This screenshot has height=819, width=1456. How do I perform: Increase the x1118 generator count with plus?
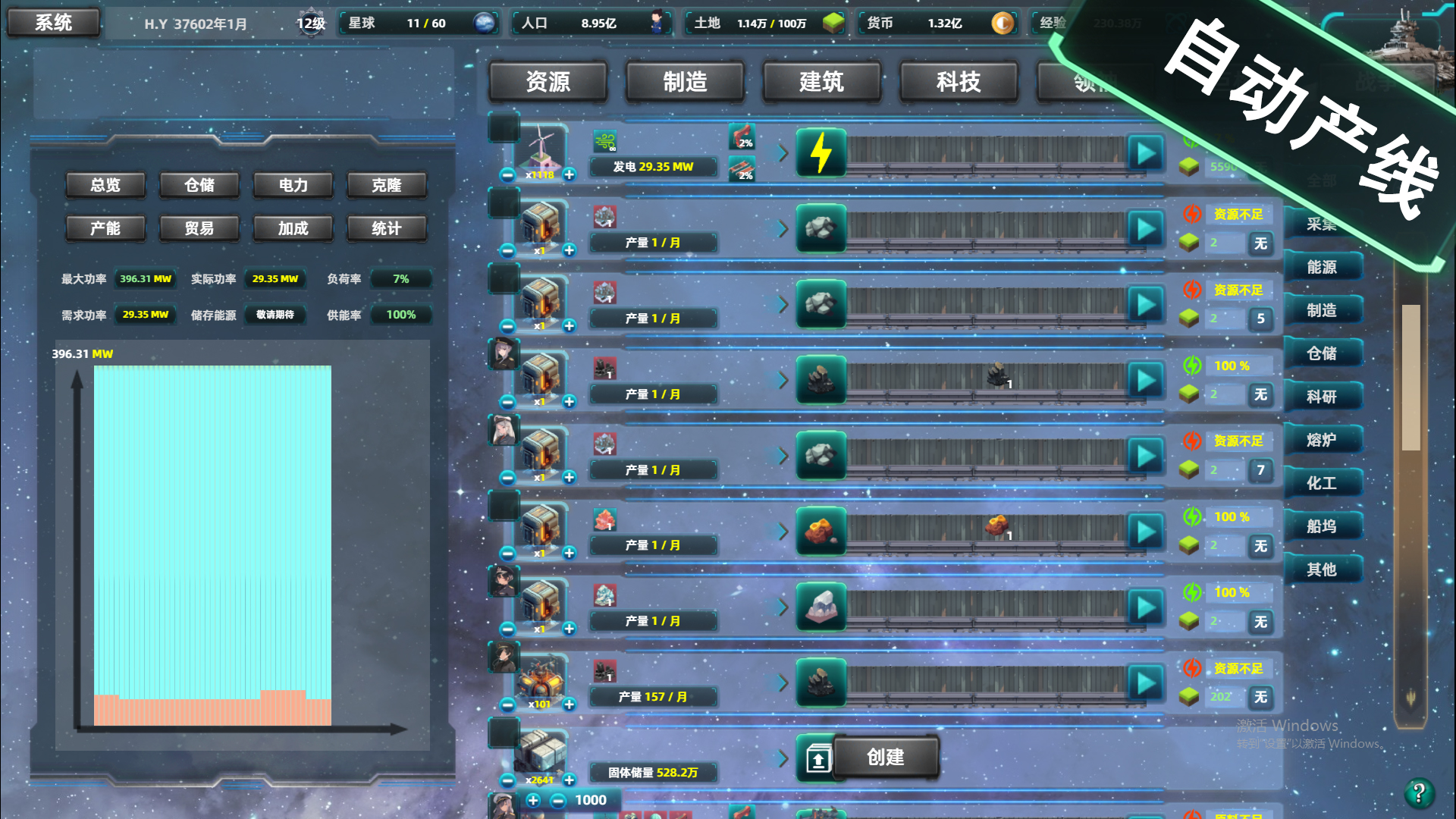tap(570, 175)
